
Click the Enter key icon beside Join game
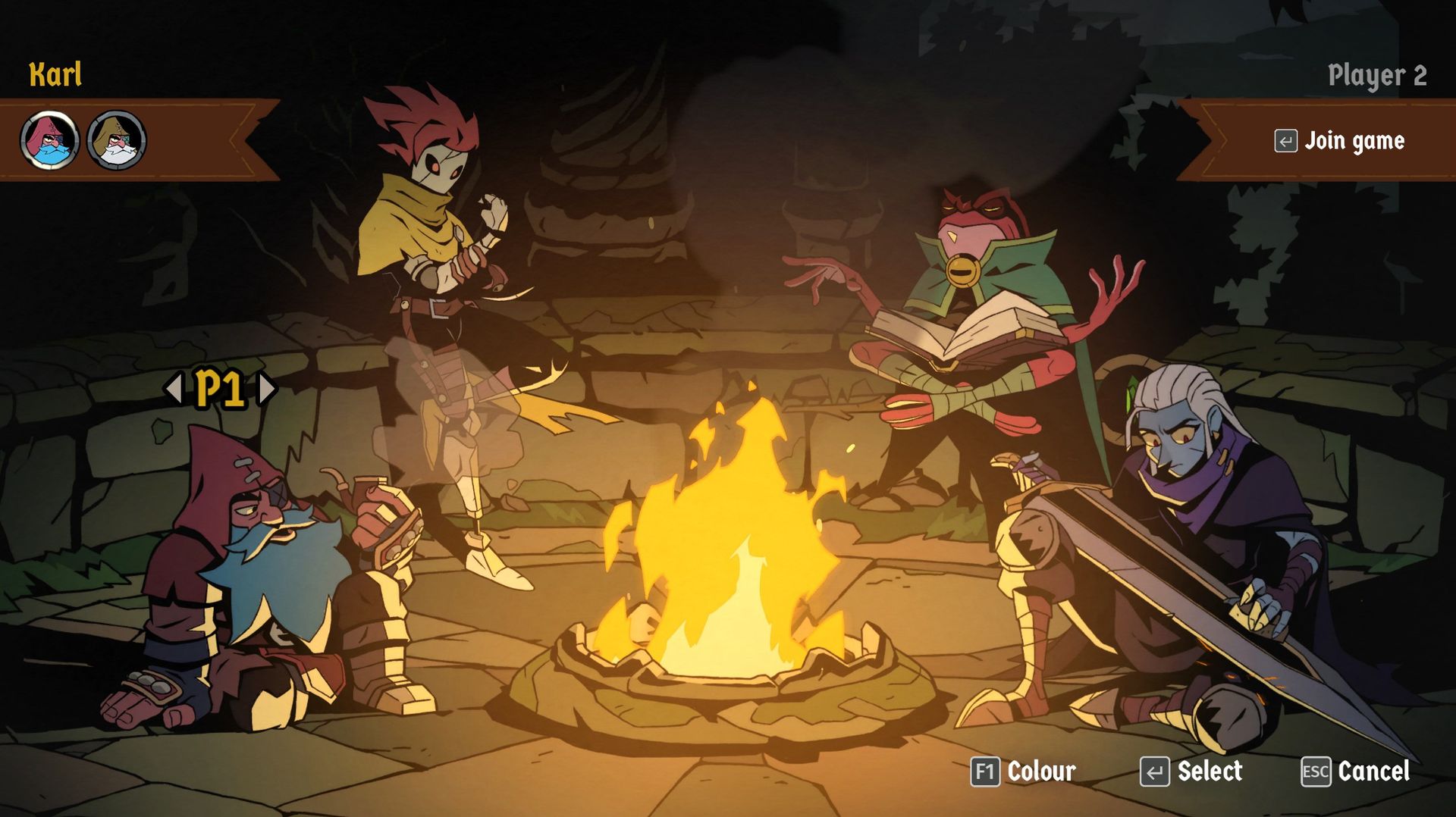[x=1287, y=141]
